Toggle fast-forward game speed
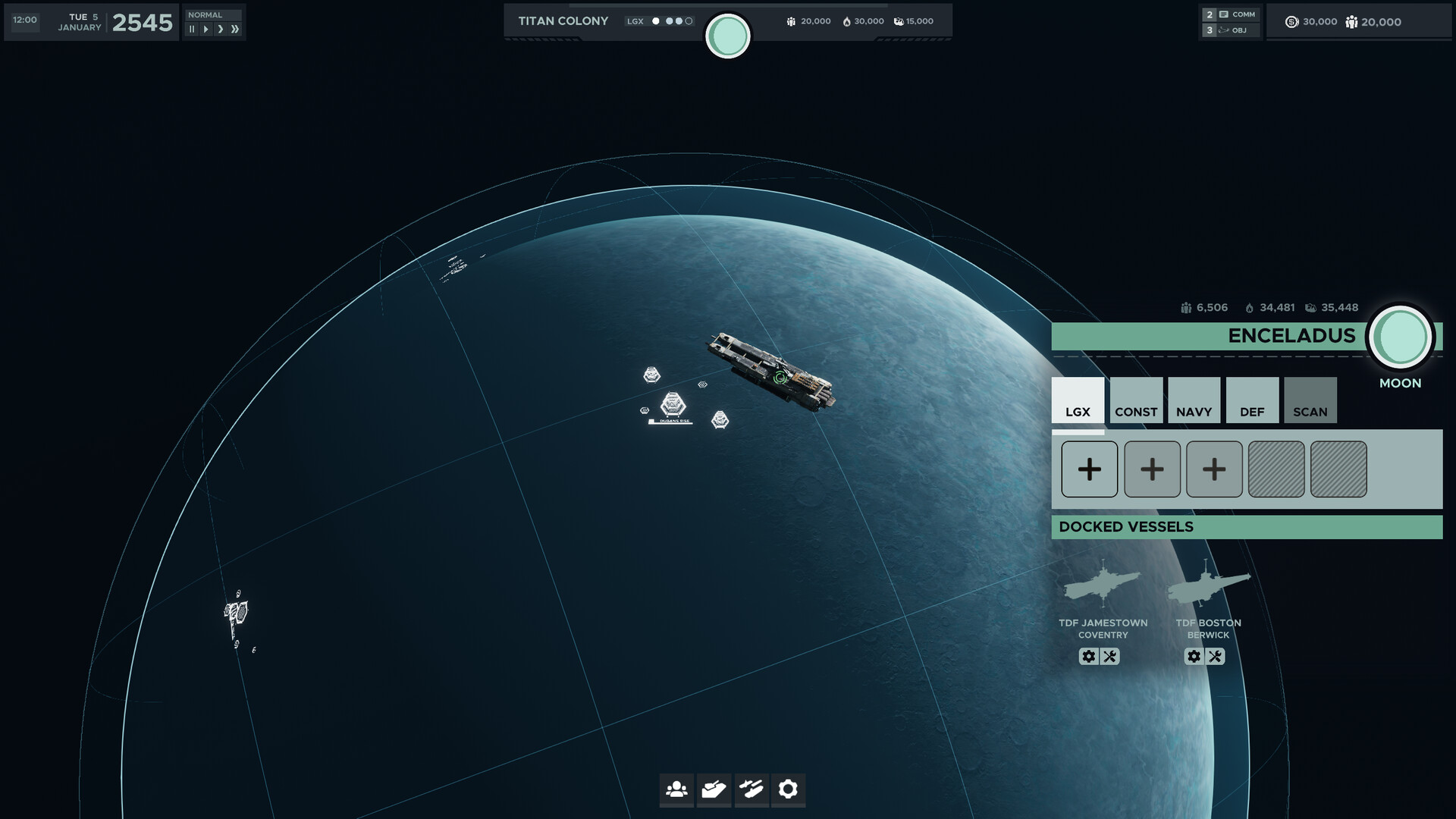The height and width of the screenshot is (819, 1456). tap(236, 28)
